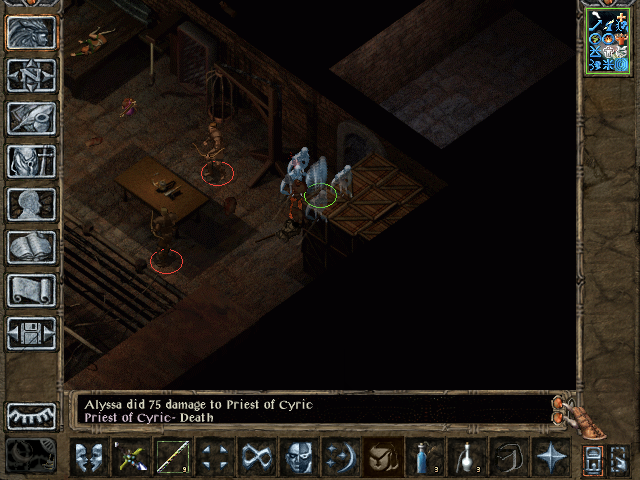Show the character record bust button

click(32, 204)
